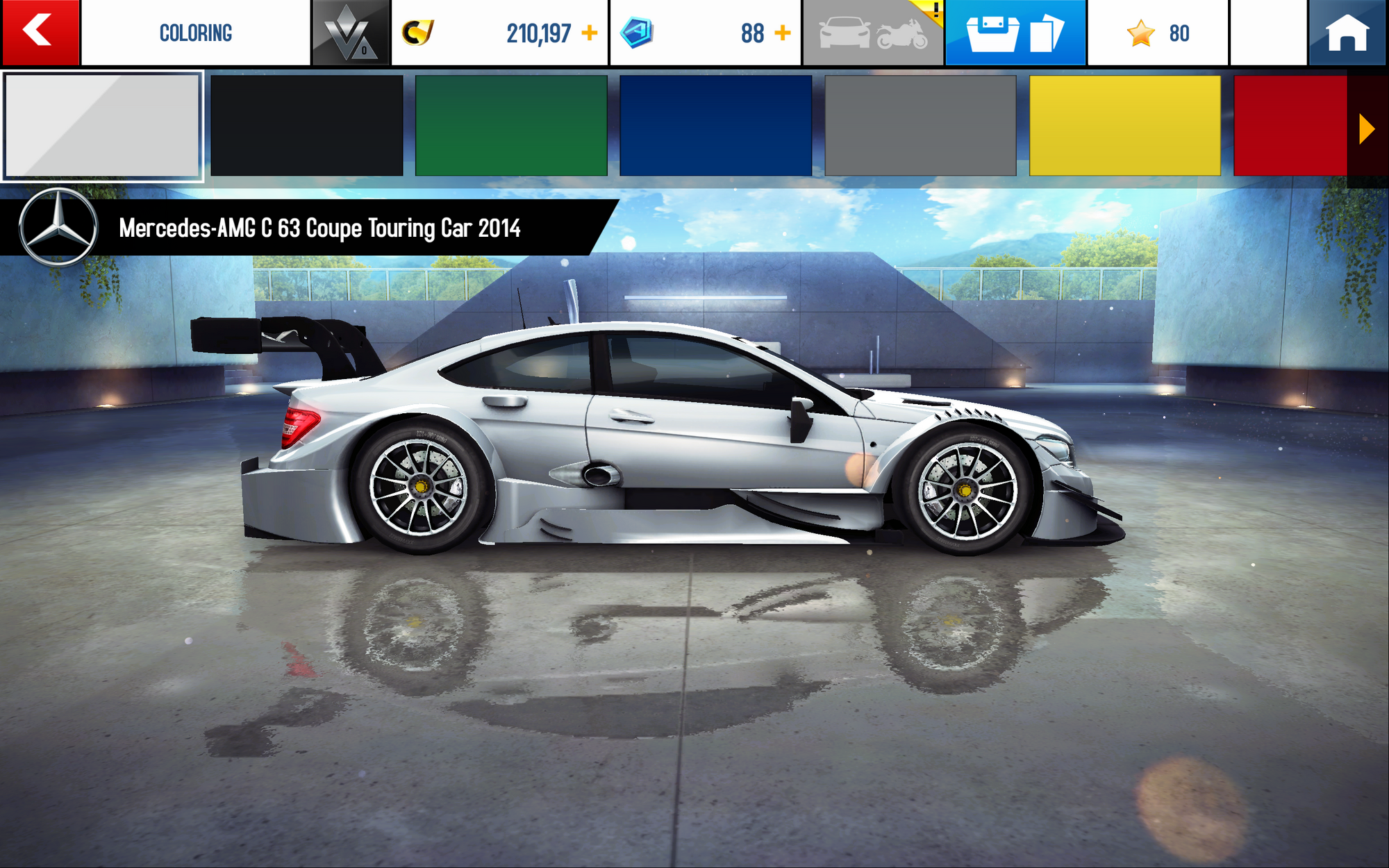Apply the dark blue paint swatch
Screen dimensions: 1389x868
[x=715, y=126]
